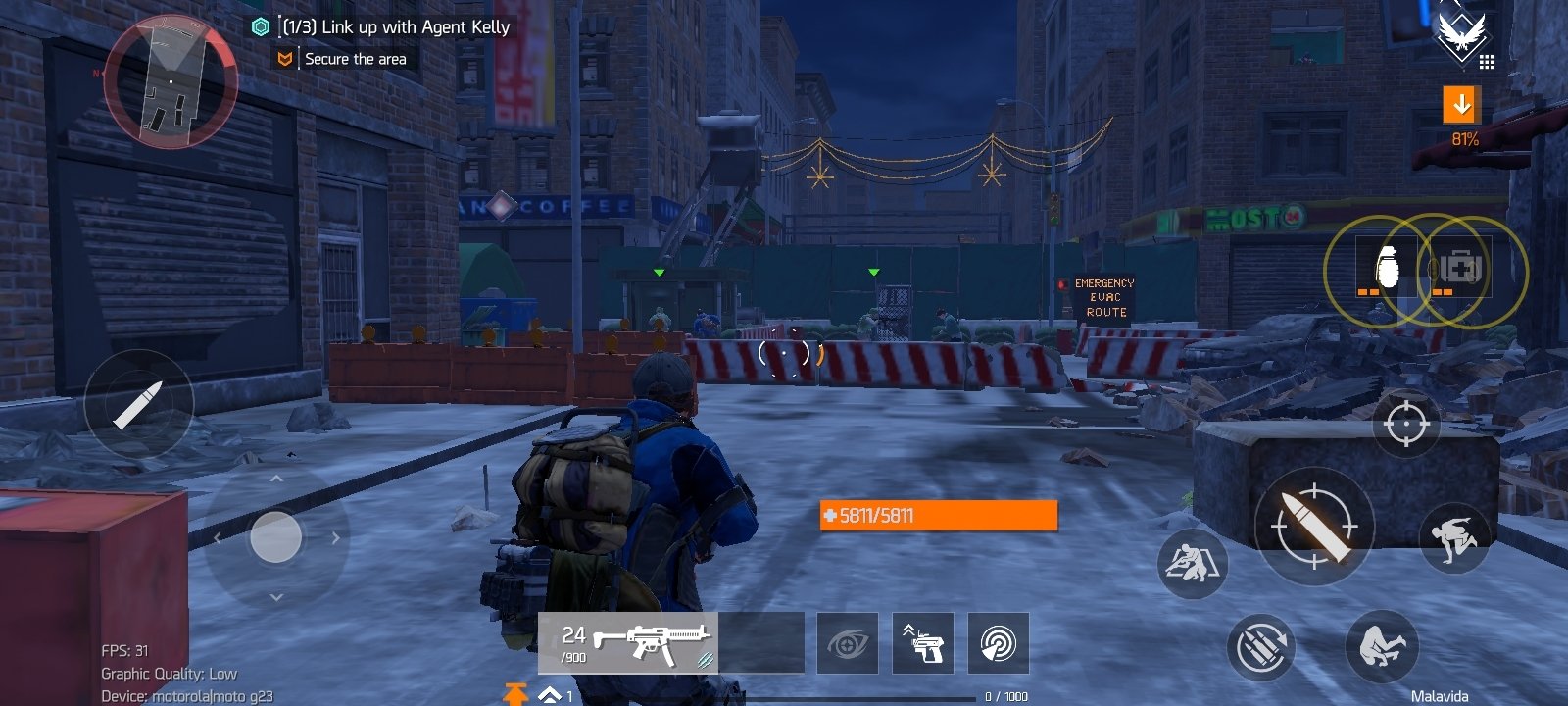Fire using the large bullet crosshair button
This screenshot has width=1568, height=706.
click(1314, 527)
